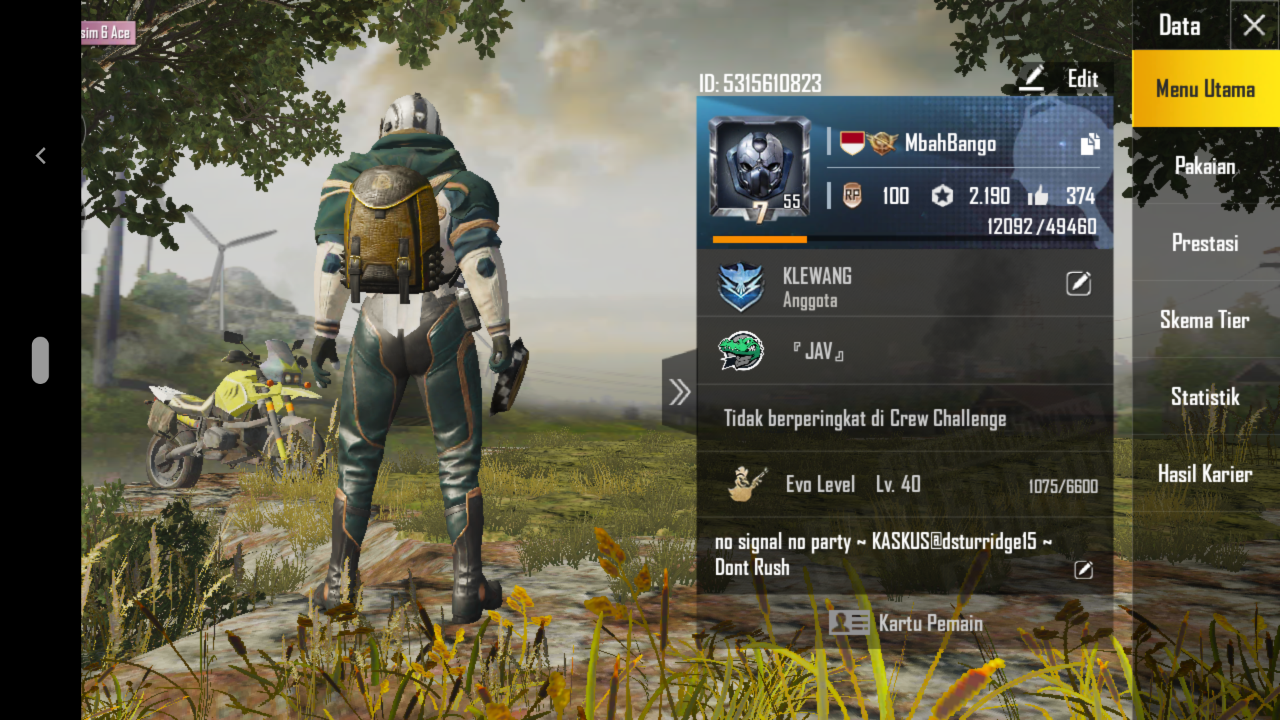
Task: Open the Evo Level row
Action: pyautogui.click(x=904, y=485)
